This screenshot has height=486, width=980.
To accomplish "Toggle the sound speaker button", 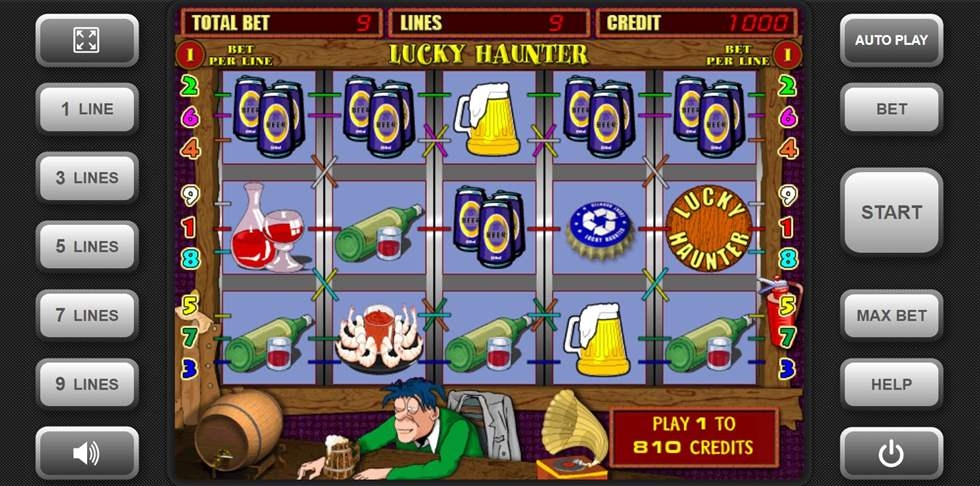I will pos(87,453).
